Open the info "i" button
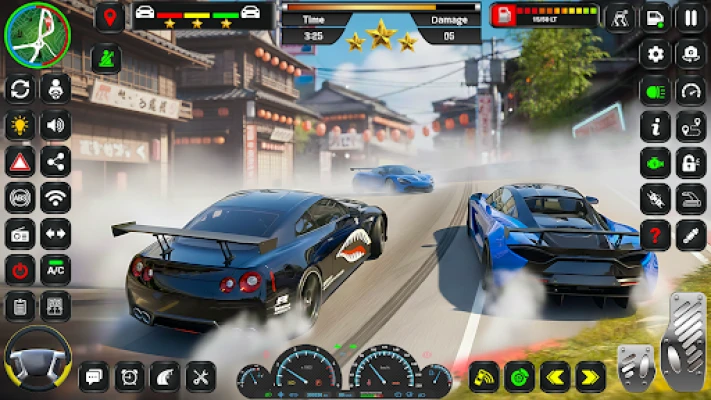The image size is (711, 400). tap(655, 126)
